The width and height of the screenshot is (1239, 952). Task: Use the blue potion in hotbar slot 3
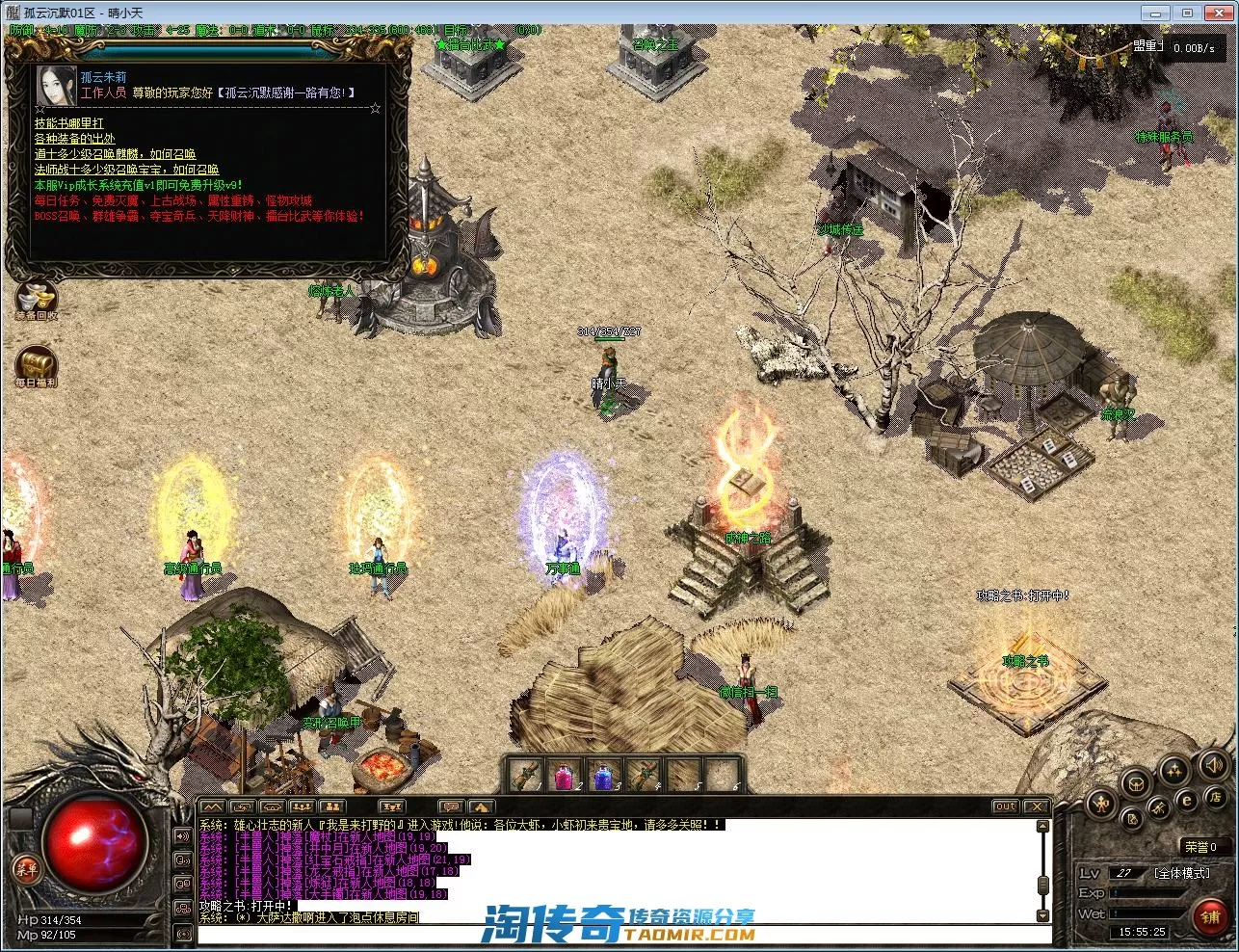(x=604, y=774)
